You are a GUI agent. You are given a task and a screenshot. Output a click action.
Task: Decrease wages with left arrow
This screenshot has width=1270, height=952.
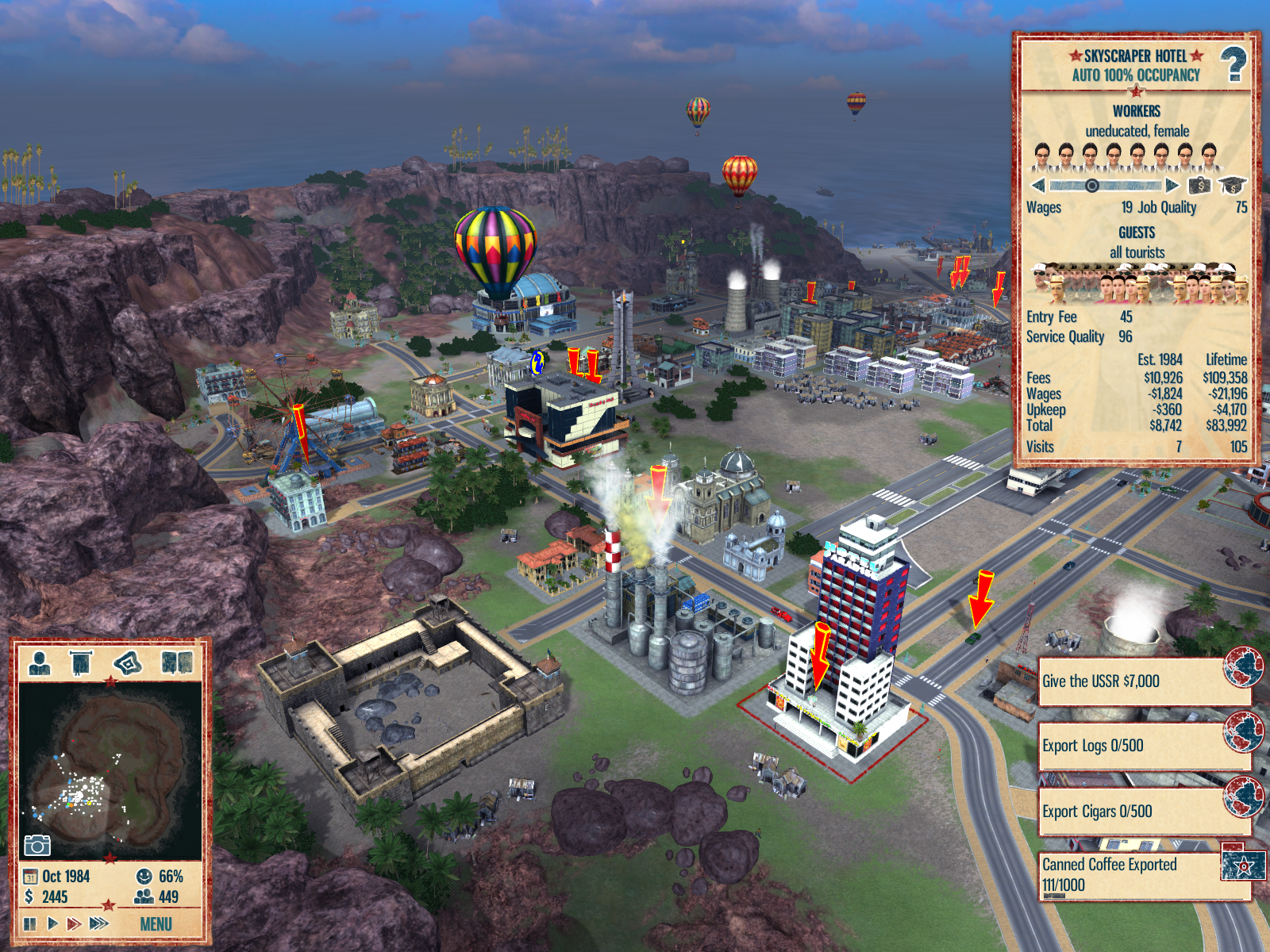1037,186
